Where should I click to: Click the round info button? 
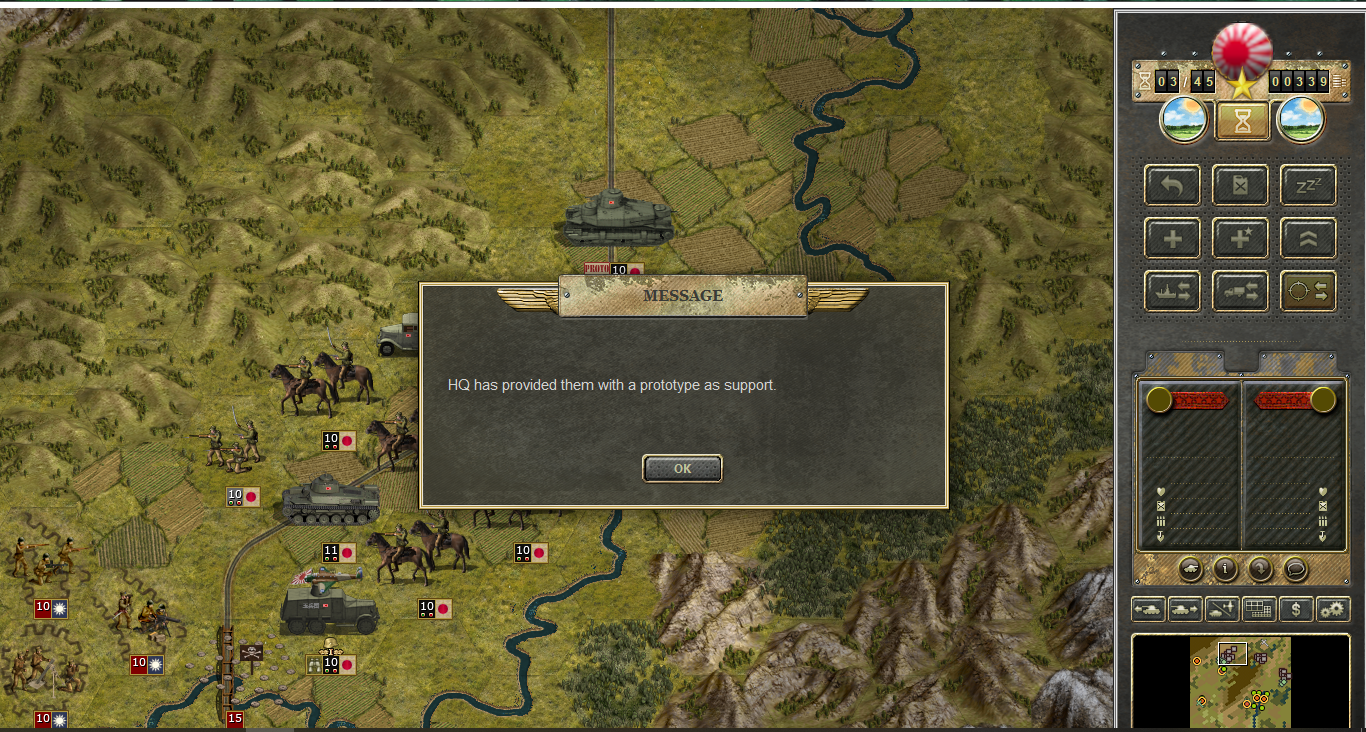click(x=1225, y=569)
